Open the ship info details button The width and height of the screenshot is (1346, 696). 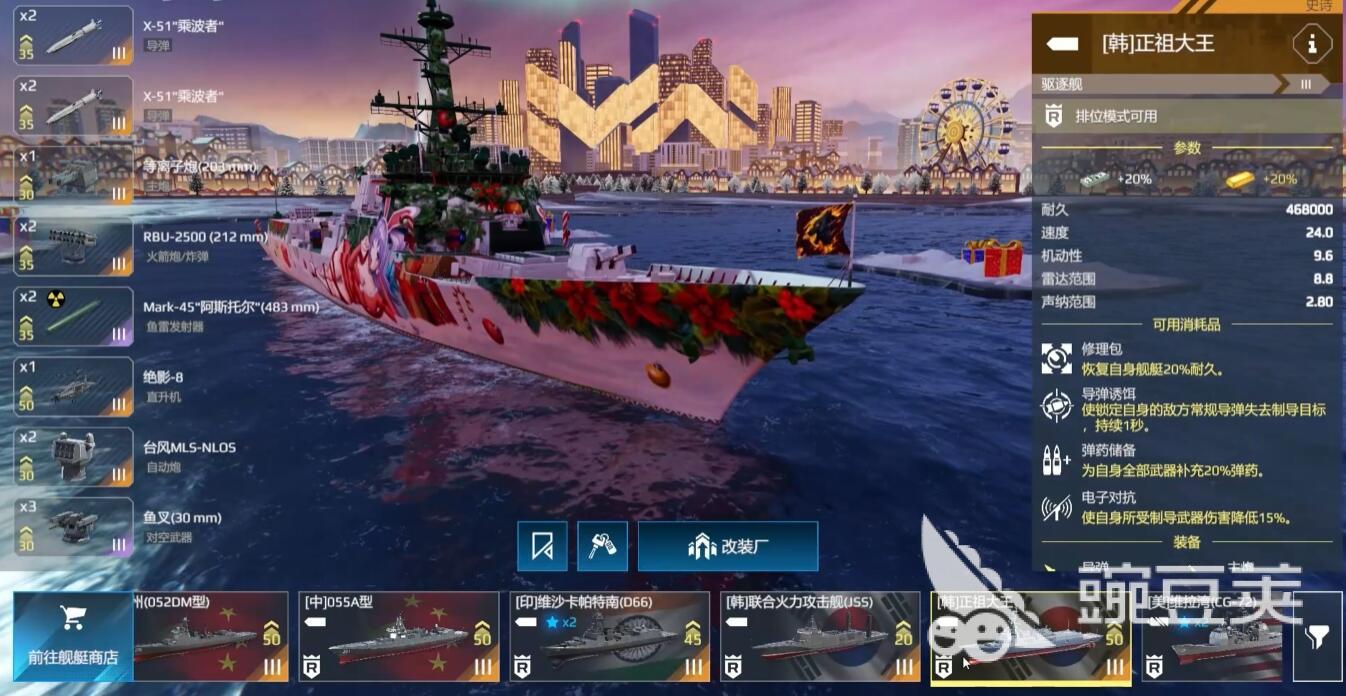click(x=1311, y=44)
